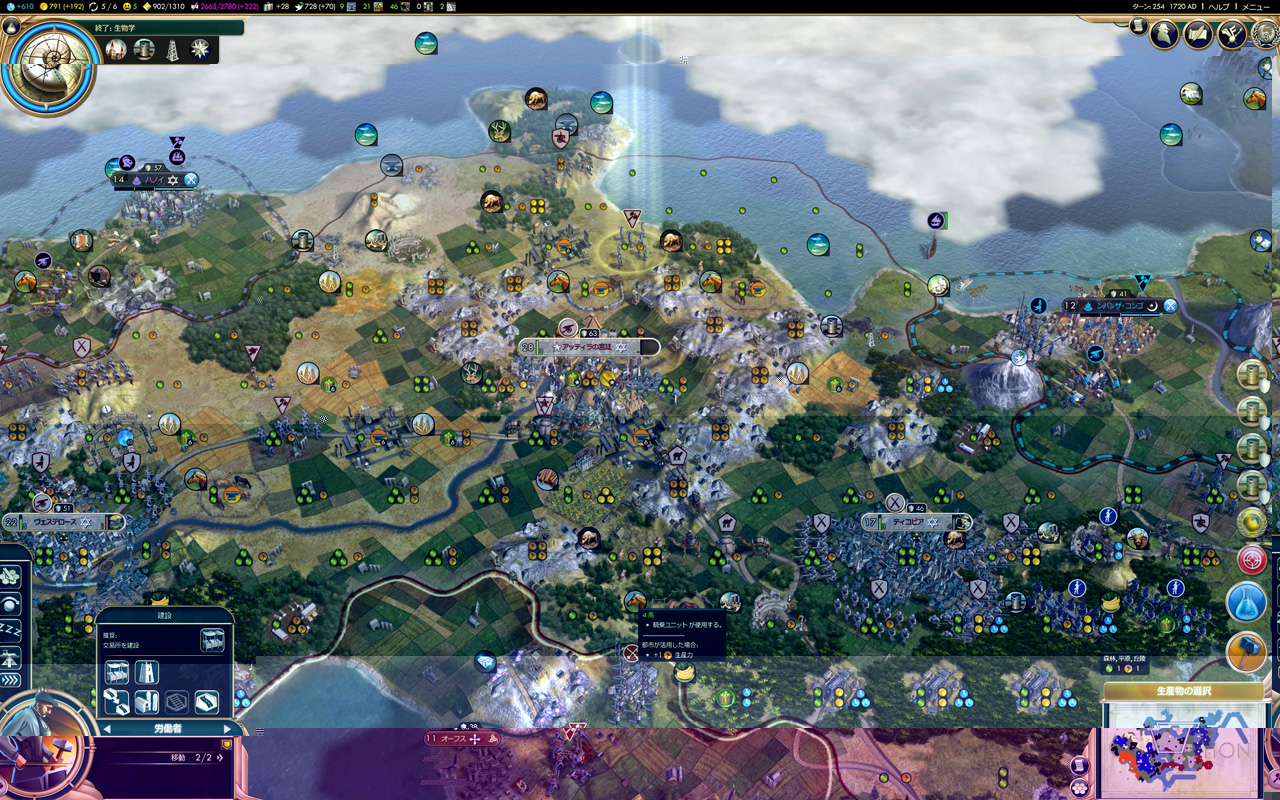The height and width of the screenshot is (800, 1280).
Task: Open the notification log scroll icon
Action: (1138, 27)
